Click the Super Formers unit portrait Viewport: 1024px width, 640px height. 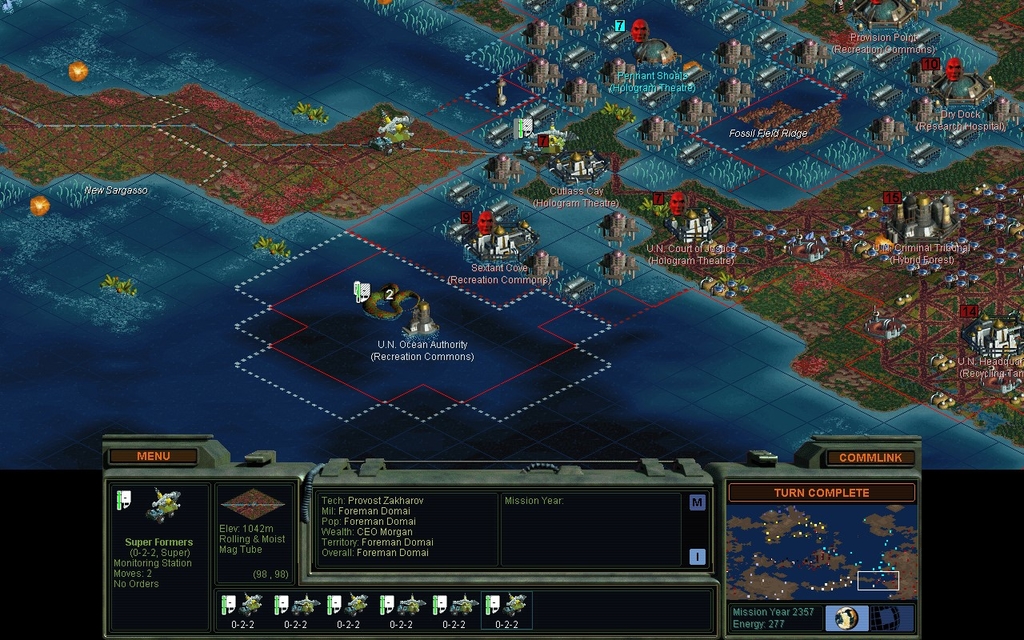[x=162, y=505]
